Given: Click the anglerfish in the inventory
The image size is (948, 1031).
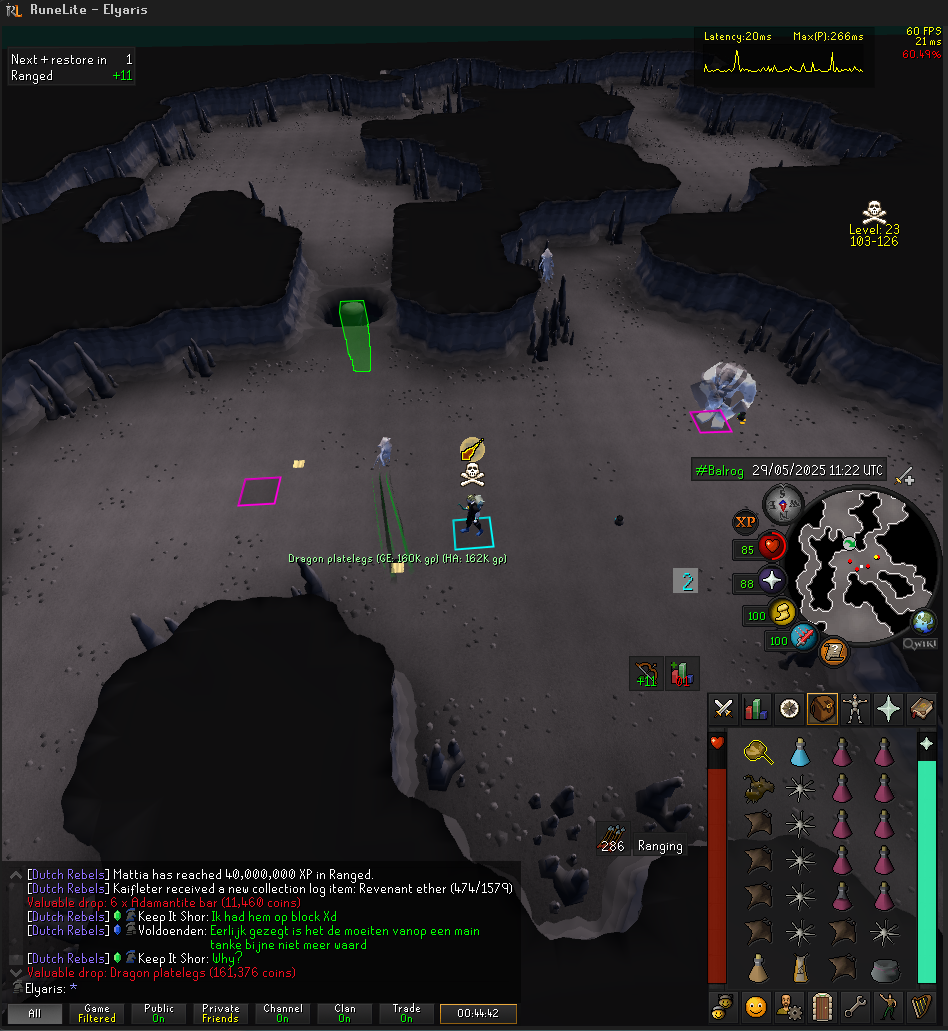Looking at the screenshot, I should pyautogui.click(x=757, y=788).
